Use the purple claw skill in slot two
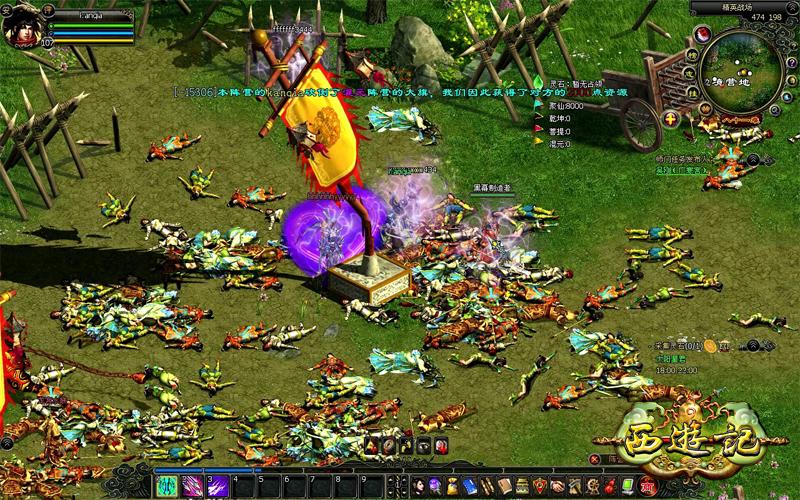Screen dimensions: 800x500 pos(190,486)
